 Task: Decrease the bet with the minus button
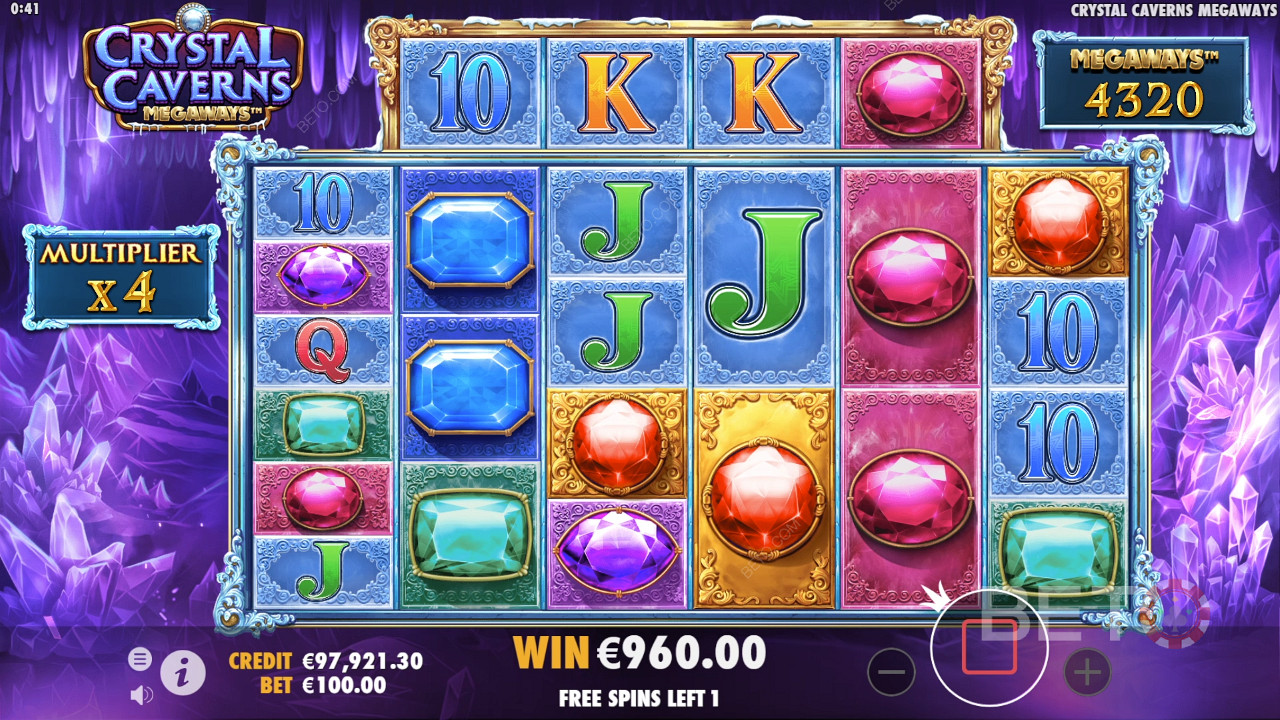(891, 672)
